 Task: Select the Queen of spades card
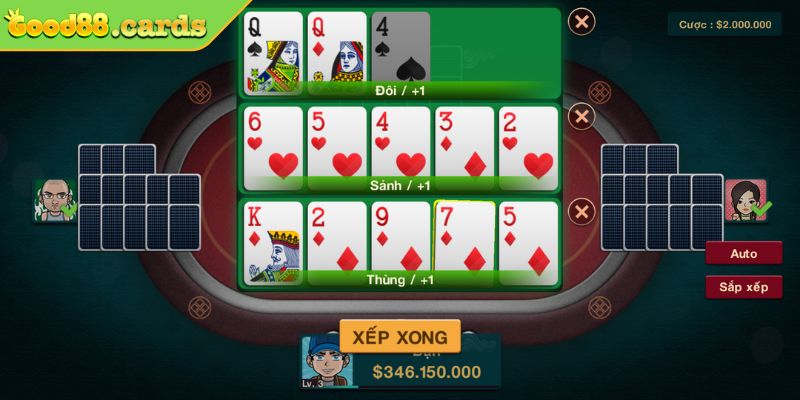(x=272, y=50)
